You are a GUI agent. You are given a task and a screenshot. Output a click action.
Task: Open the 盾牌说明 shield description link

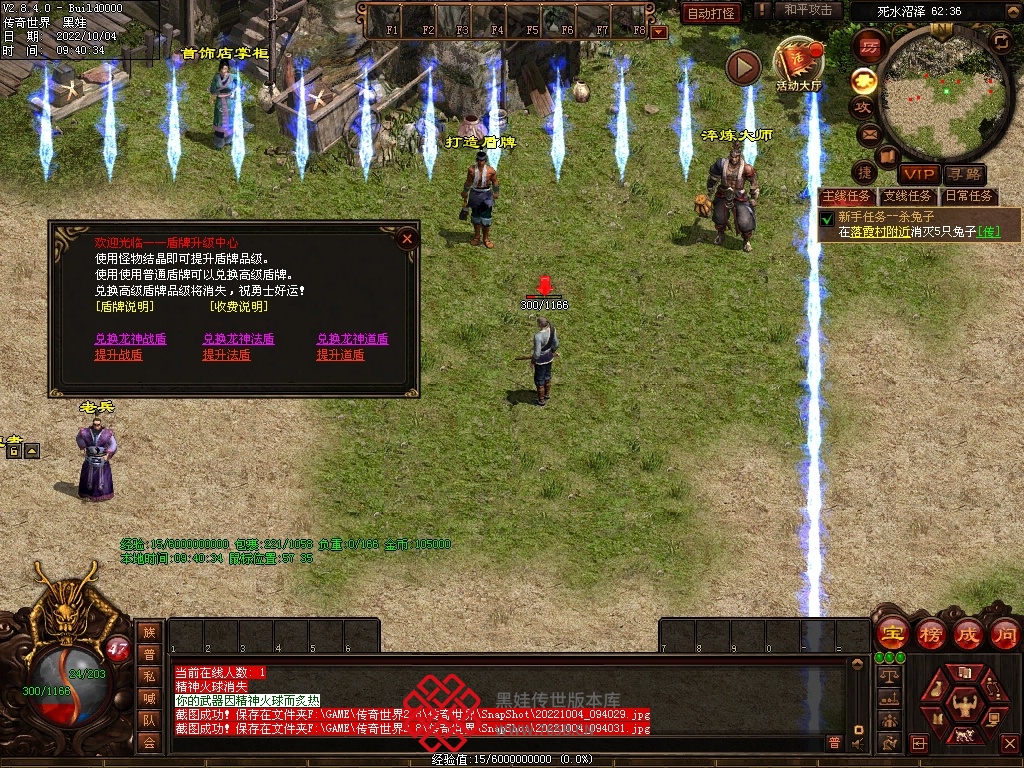tap(125, 307)
